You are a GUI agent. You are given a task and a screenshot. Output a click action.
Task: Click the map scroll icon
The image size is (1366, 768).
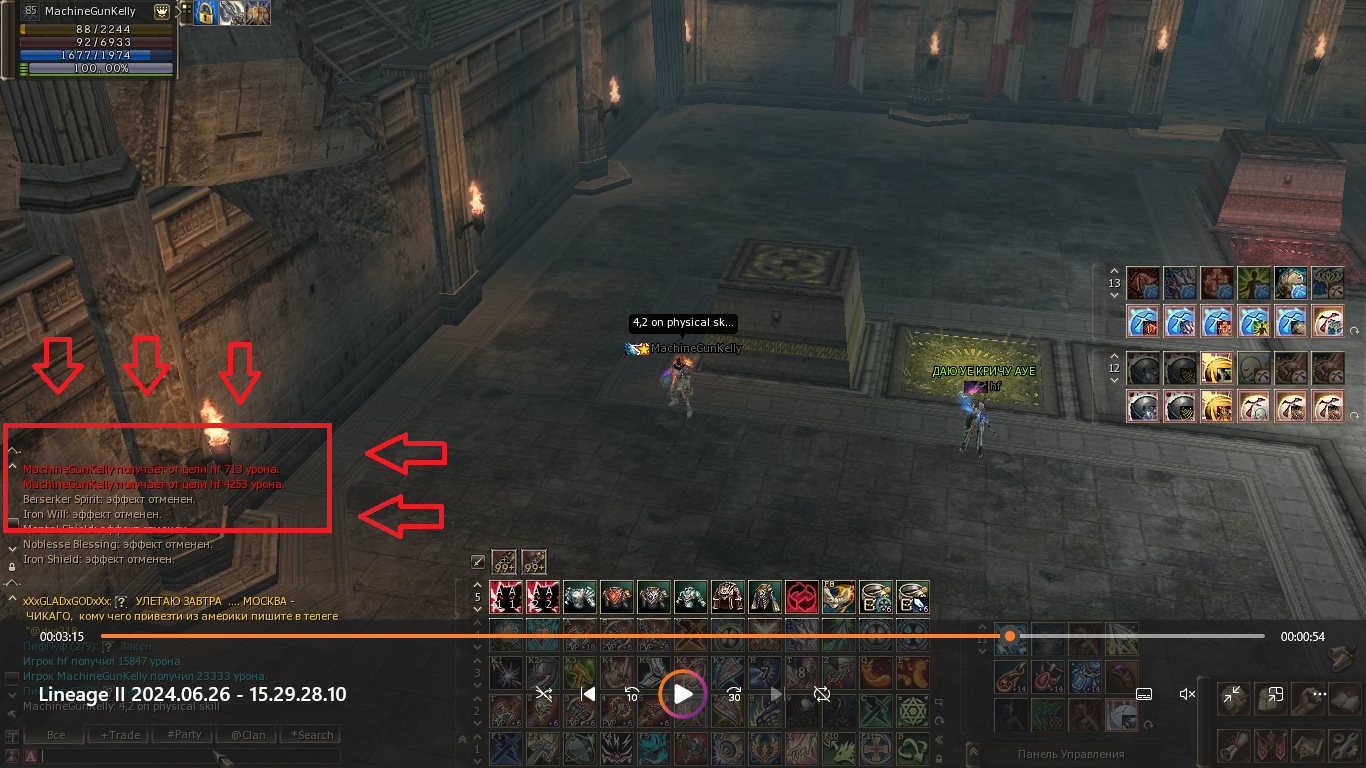tap(1307, 745)
